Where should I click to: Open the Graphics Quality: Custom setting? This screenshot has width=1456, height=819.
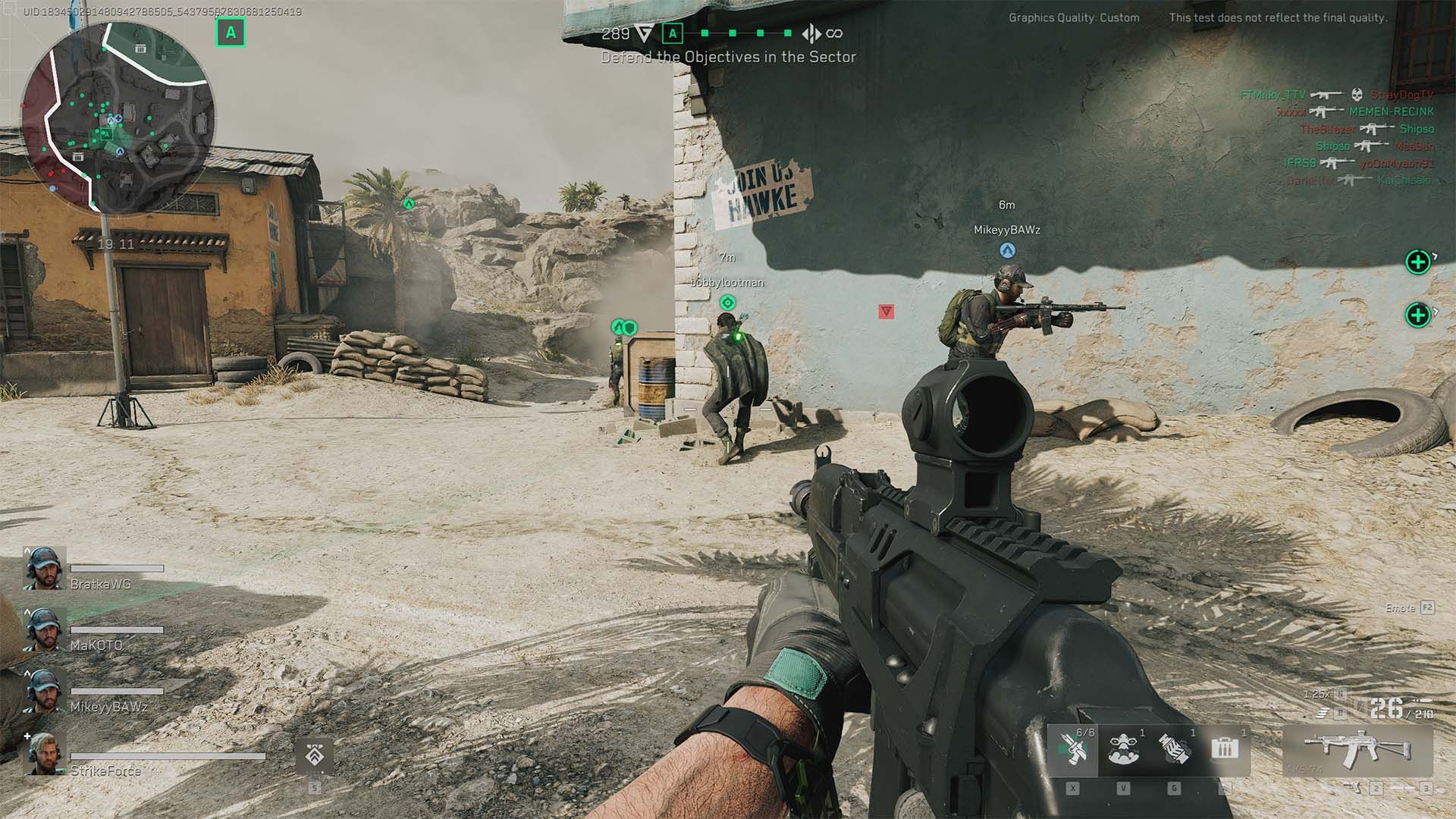point(1072,17)
